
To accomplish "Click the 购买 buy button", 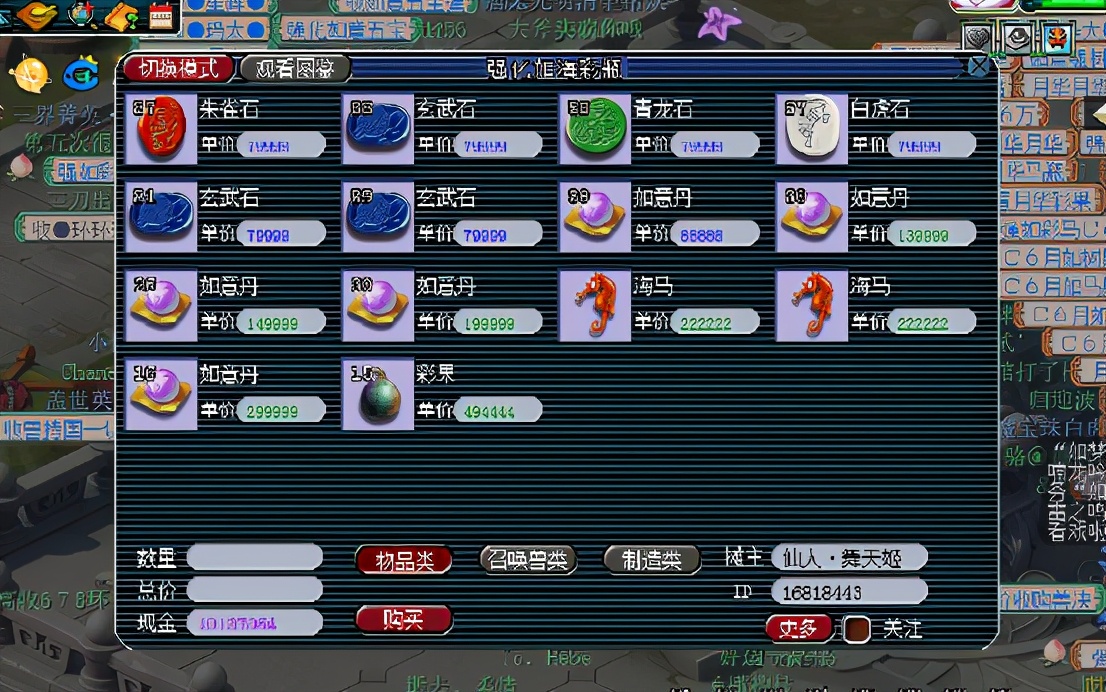I will click(404, 620).
